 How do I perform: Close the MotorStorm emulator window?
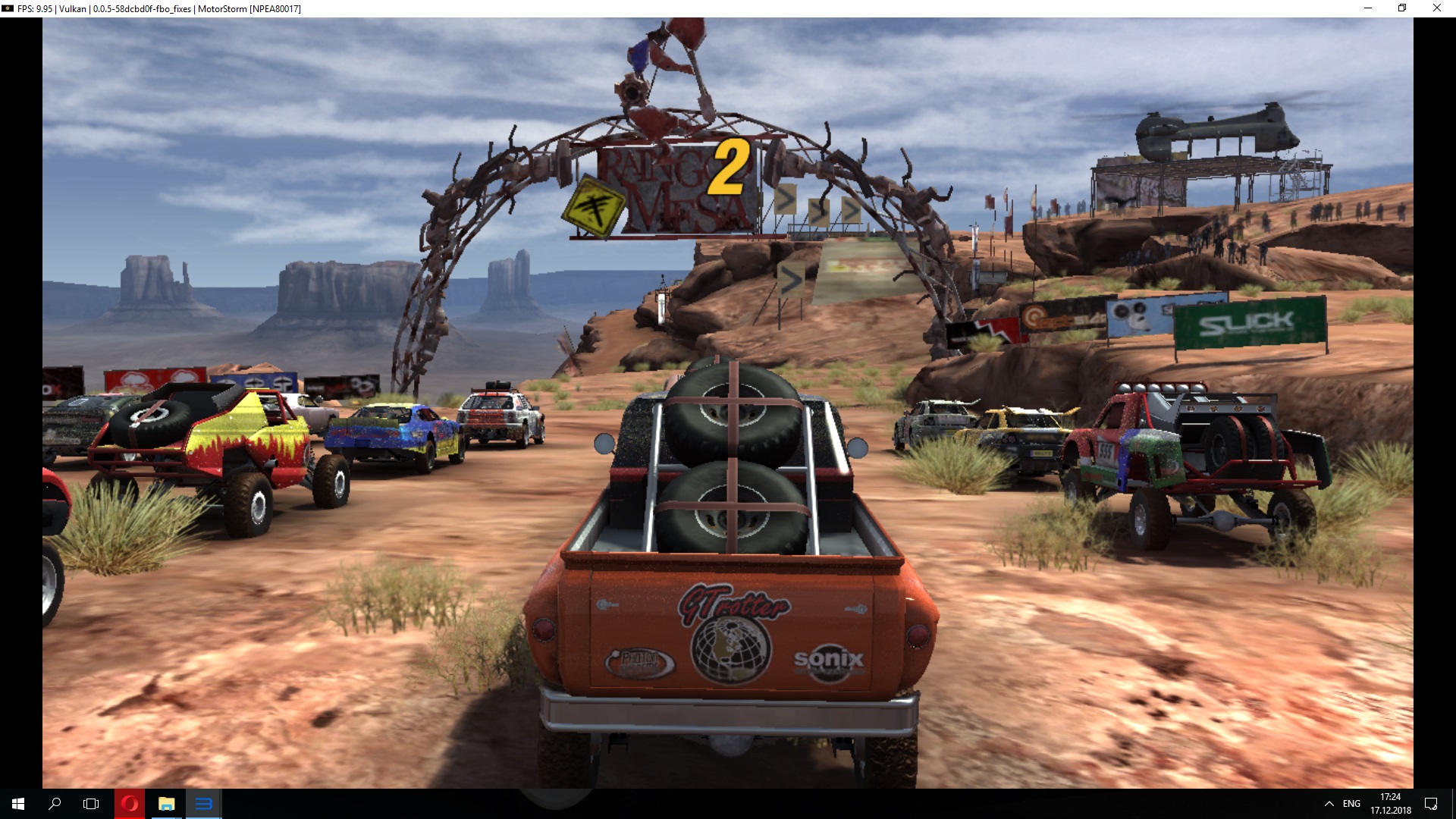pyautogui.click(x=1436, y=8)
